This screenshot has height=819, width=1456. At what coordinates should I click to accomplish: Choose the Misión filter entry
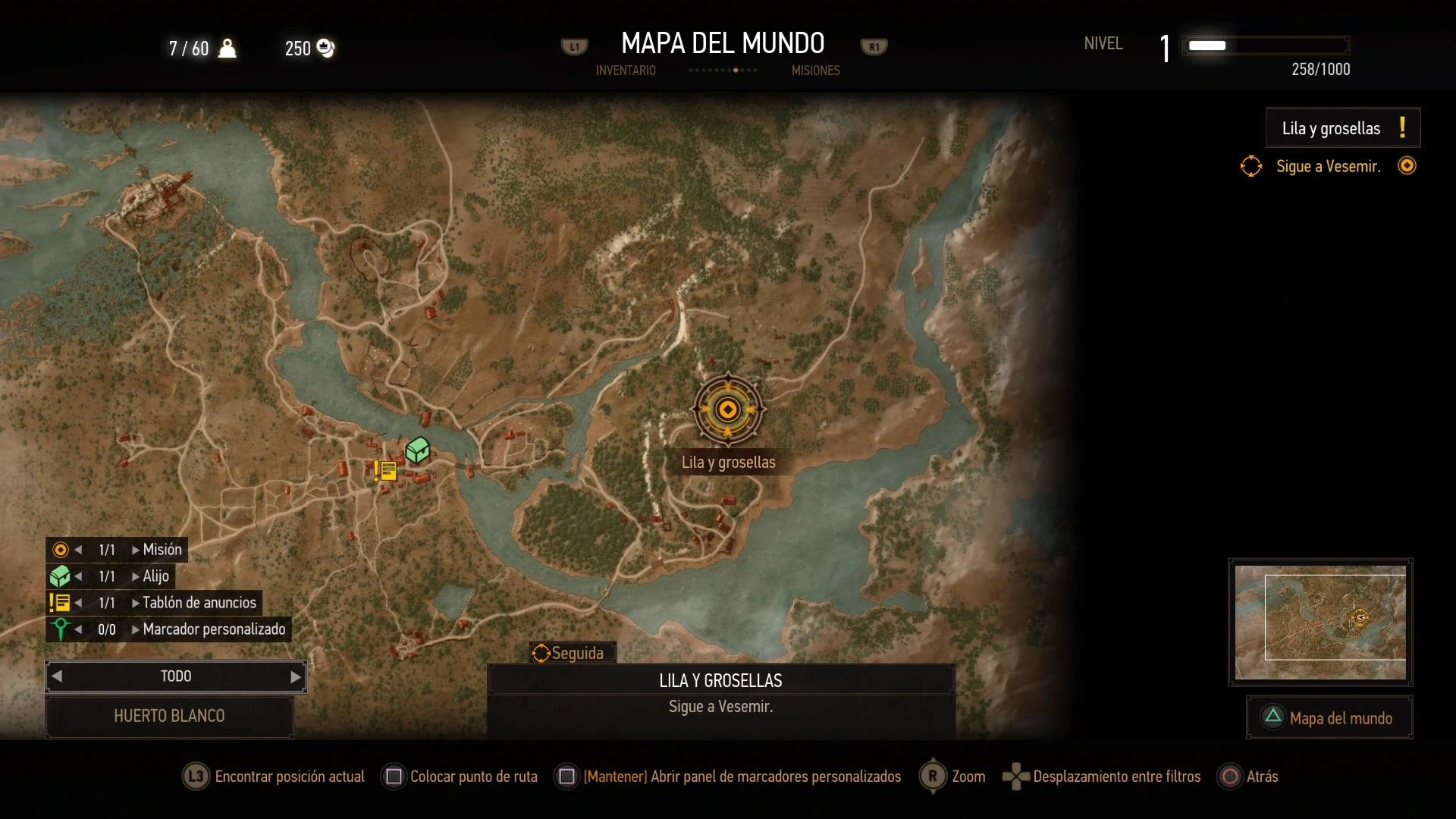(x=162, y=550)
